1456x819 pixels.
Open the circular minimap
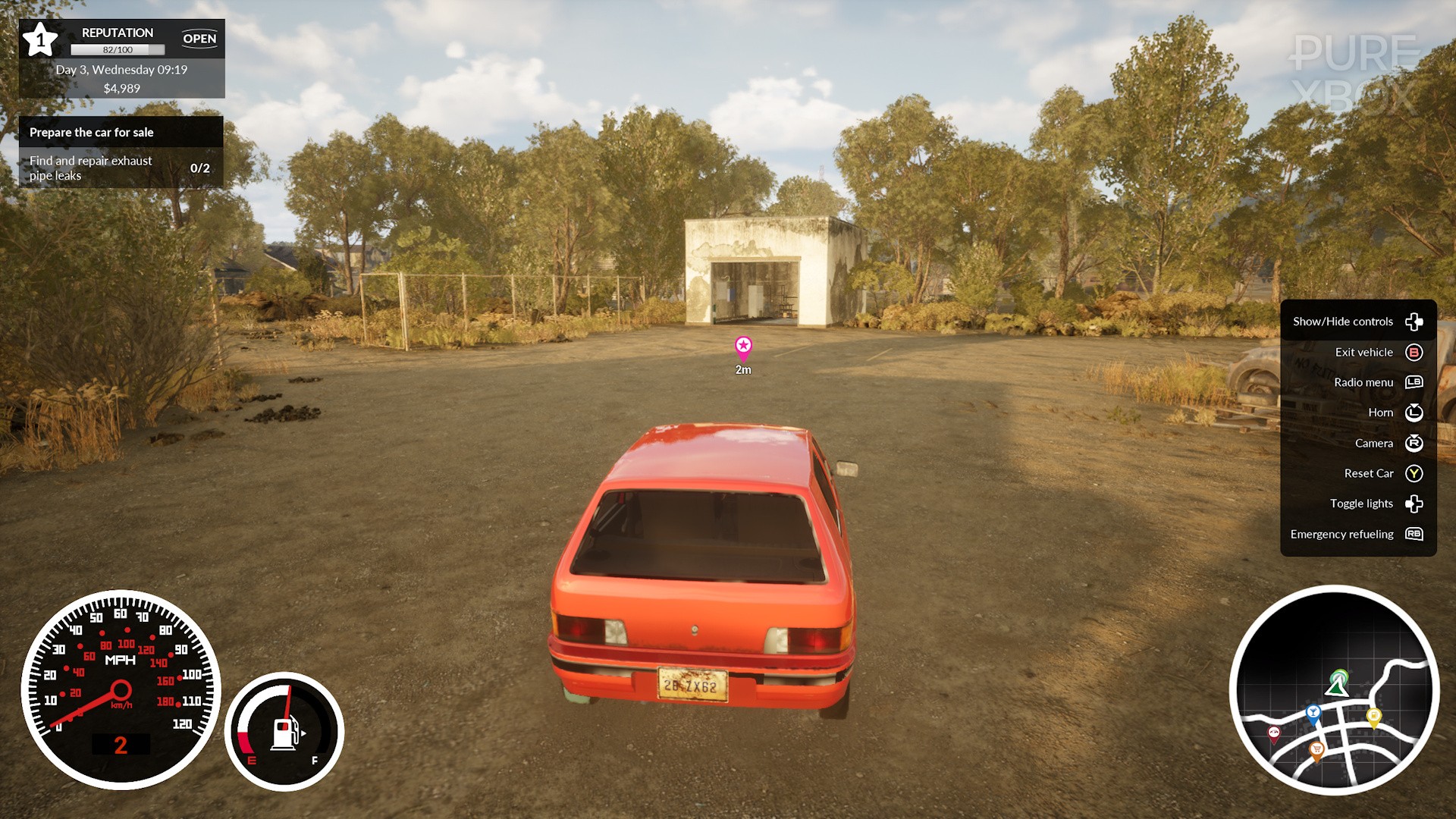pos(1334,690)
